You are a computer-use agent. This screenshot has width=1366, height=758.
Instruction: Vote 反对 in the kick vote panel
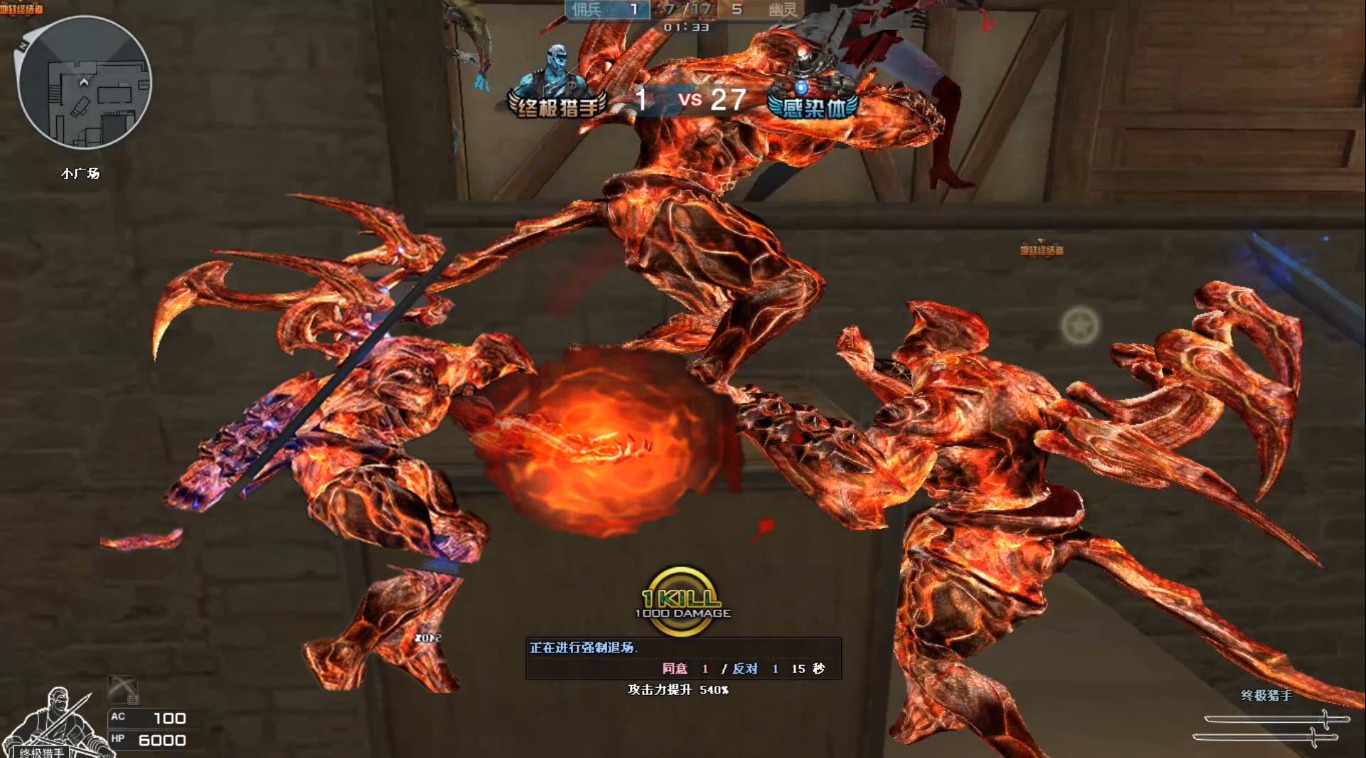745,669
